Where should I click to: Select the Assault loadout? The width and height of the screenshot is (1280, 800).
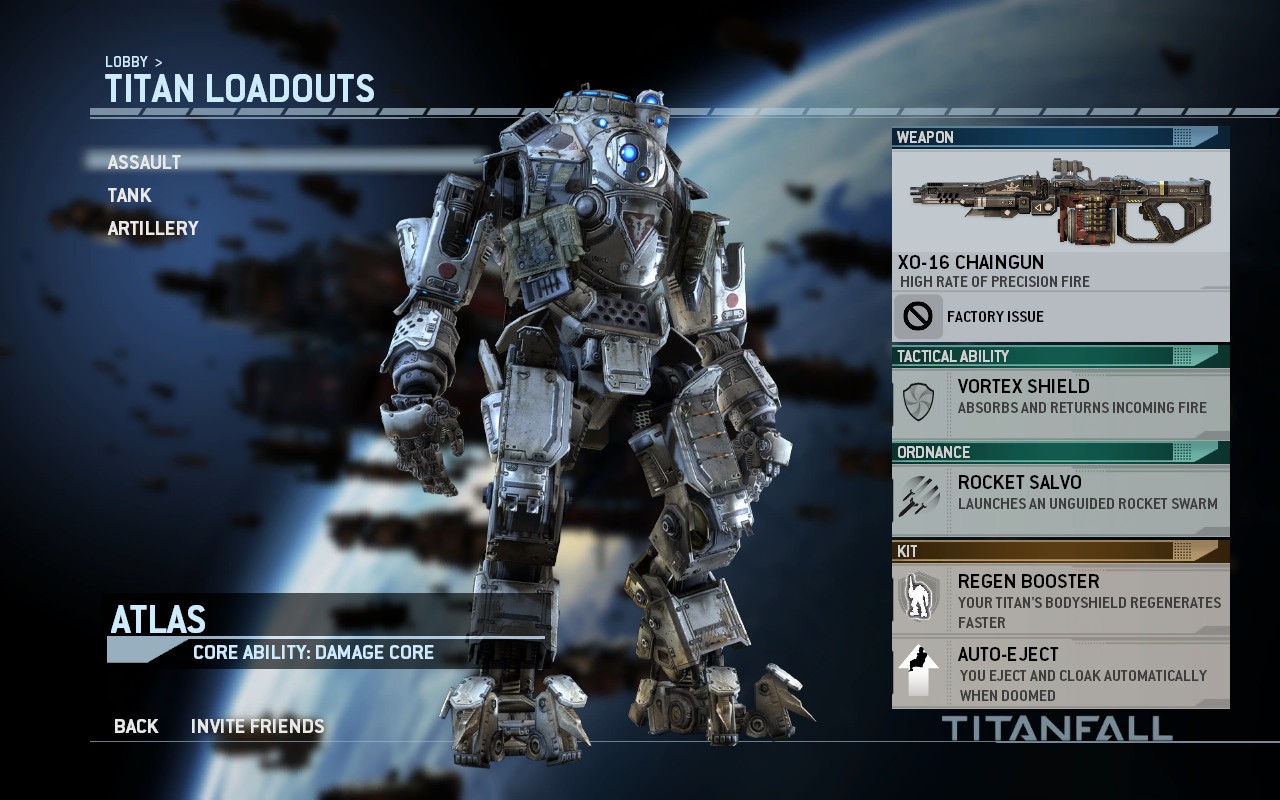coord(145,162)
